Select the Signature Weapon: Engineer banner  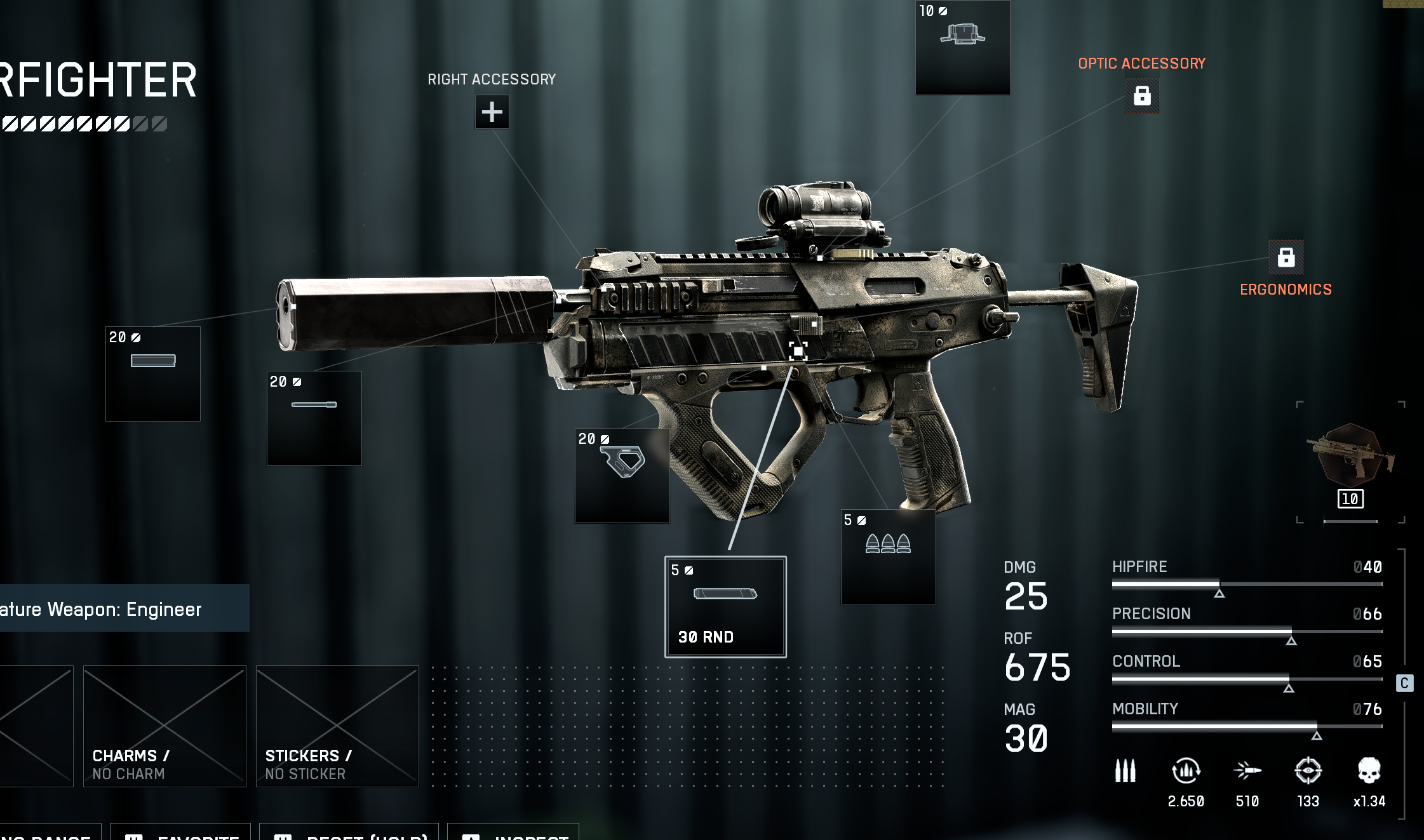point(124,608)
